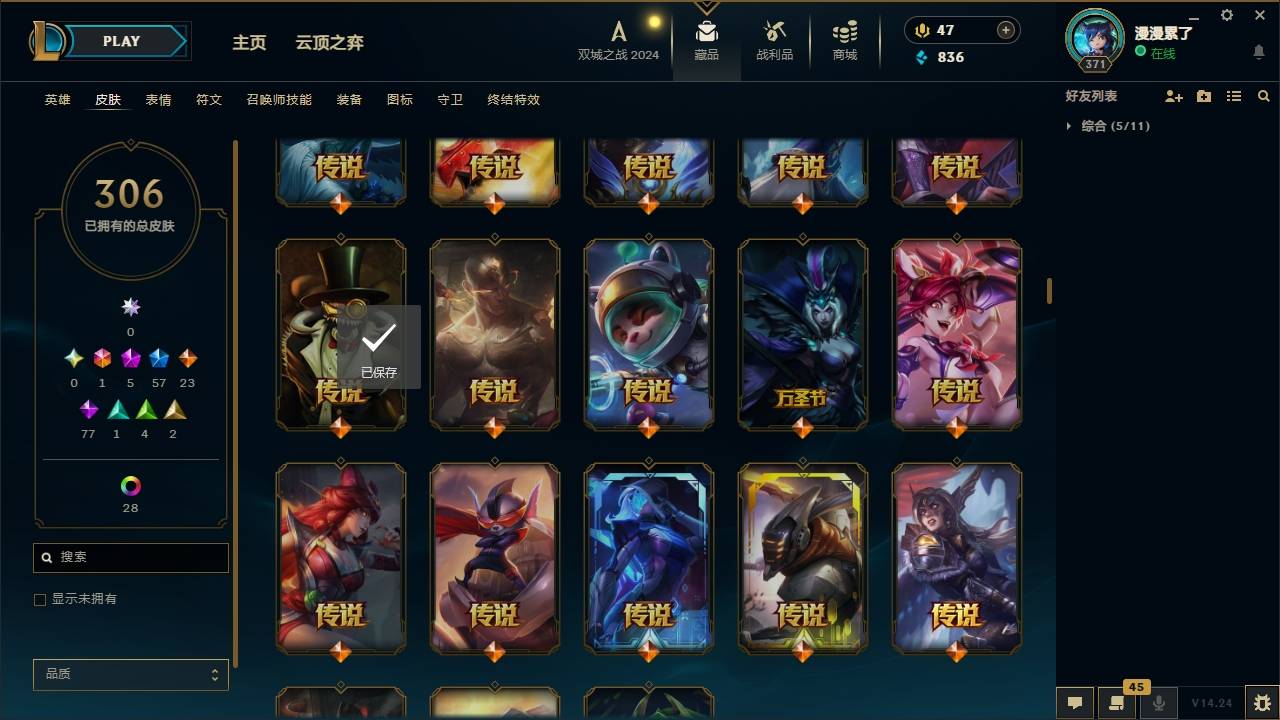
Task: Open the chat bubble icon
Action: coord(1075,703)
